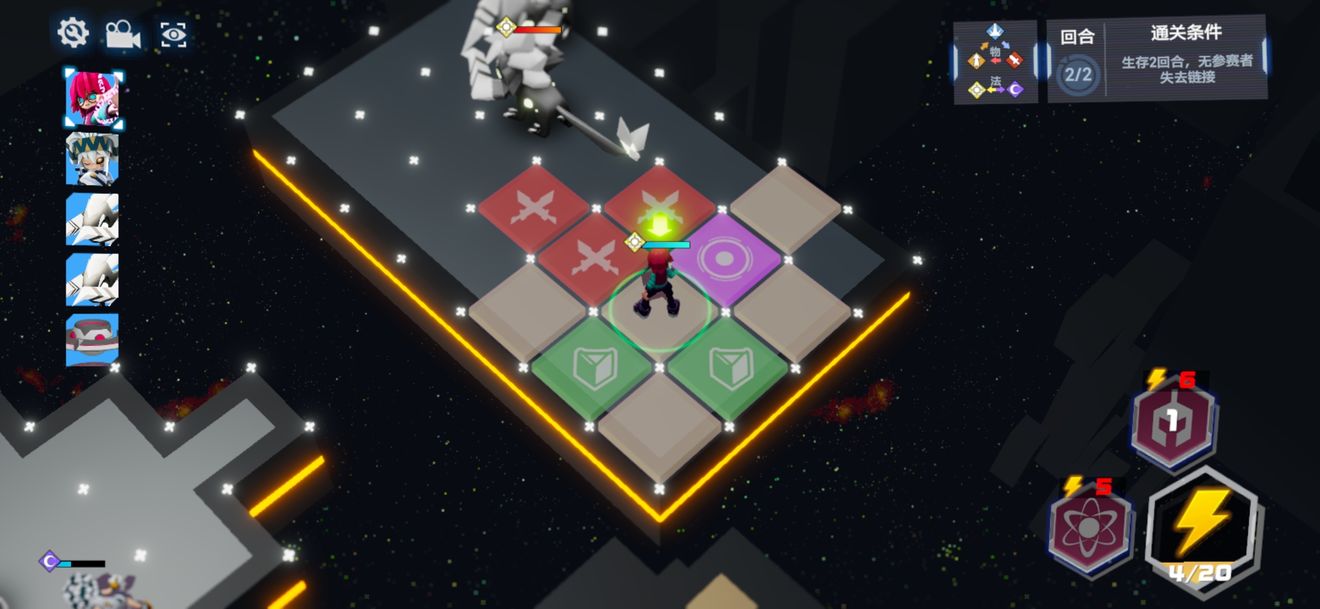The height and width of the screenshot is (609, 1320).
Task: Click the eye visibility icon
Action: 174,35
